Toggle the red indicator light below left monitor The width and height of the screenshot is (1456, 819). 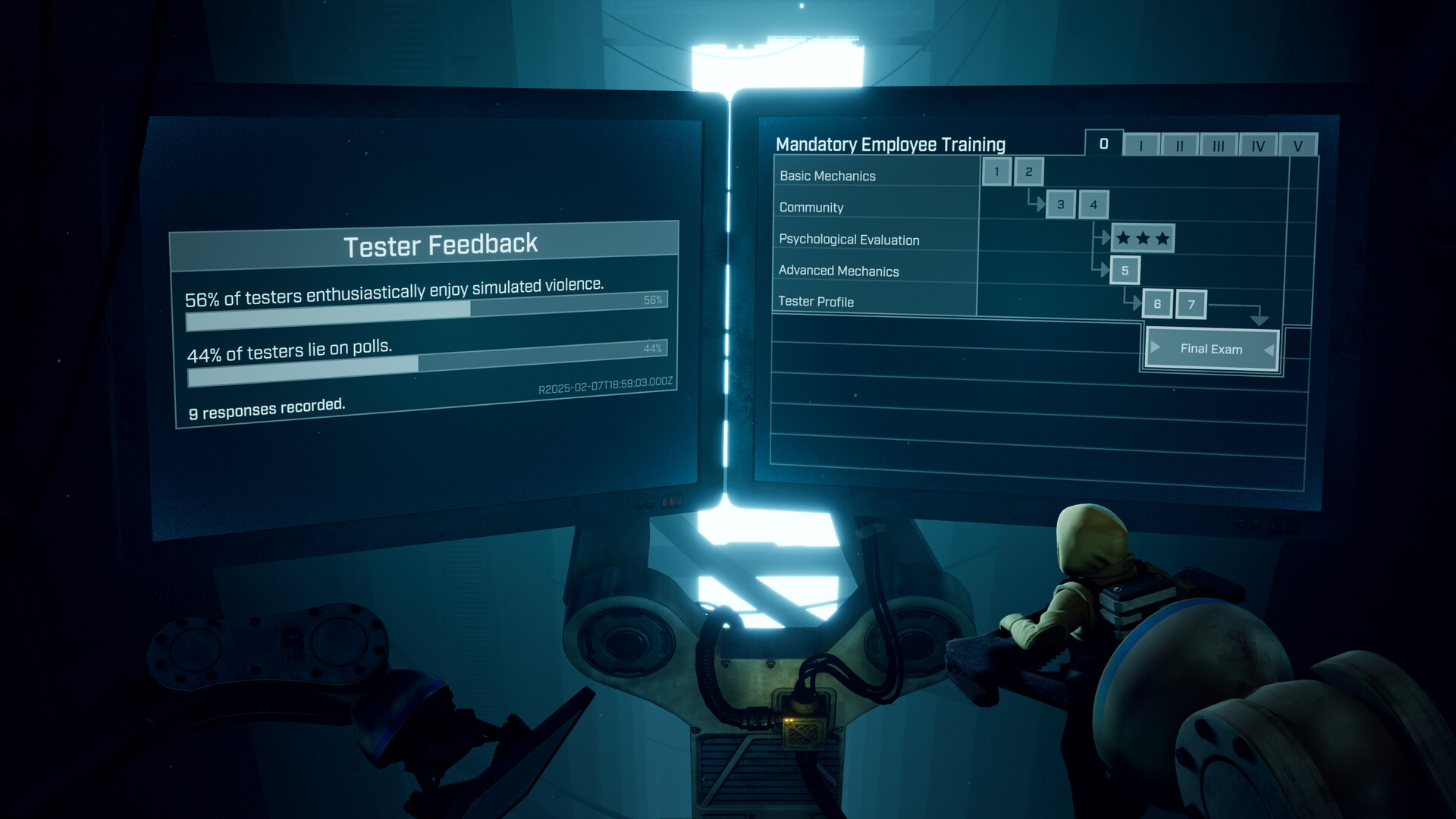pyautogui.click(x=671, y=502)
